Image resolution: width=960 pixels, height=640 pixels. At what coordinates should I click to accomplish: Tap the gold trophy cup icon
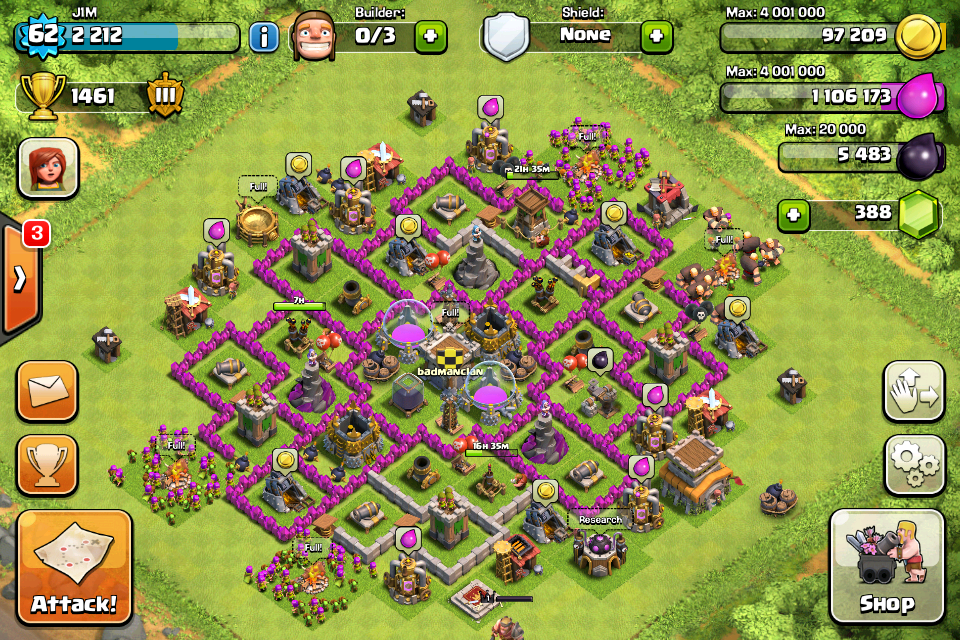pyautogui.click(x=43, y=96)
